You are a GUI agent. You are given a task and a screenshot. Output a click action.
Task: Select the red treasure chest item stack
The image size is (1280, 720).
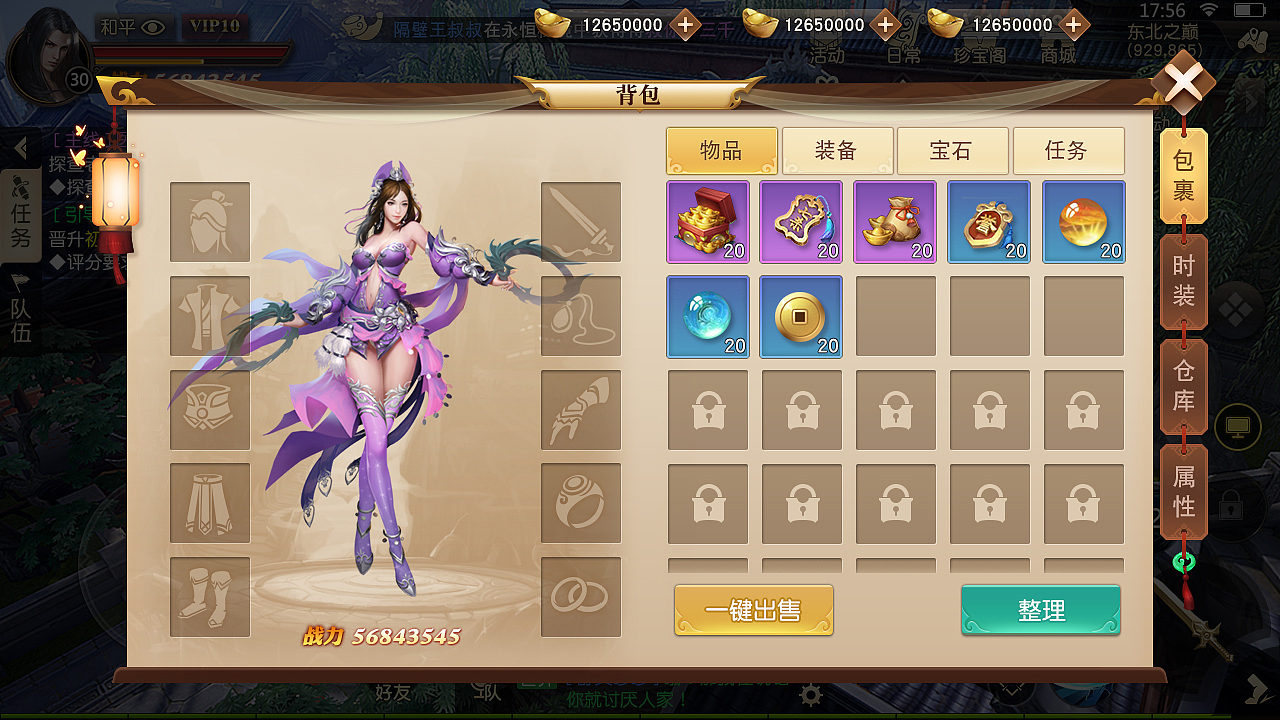(708, 222)
